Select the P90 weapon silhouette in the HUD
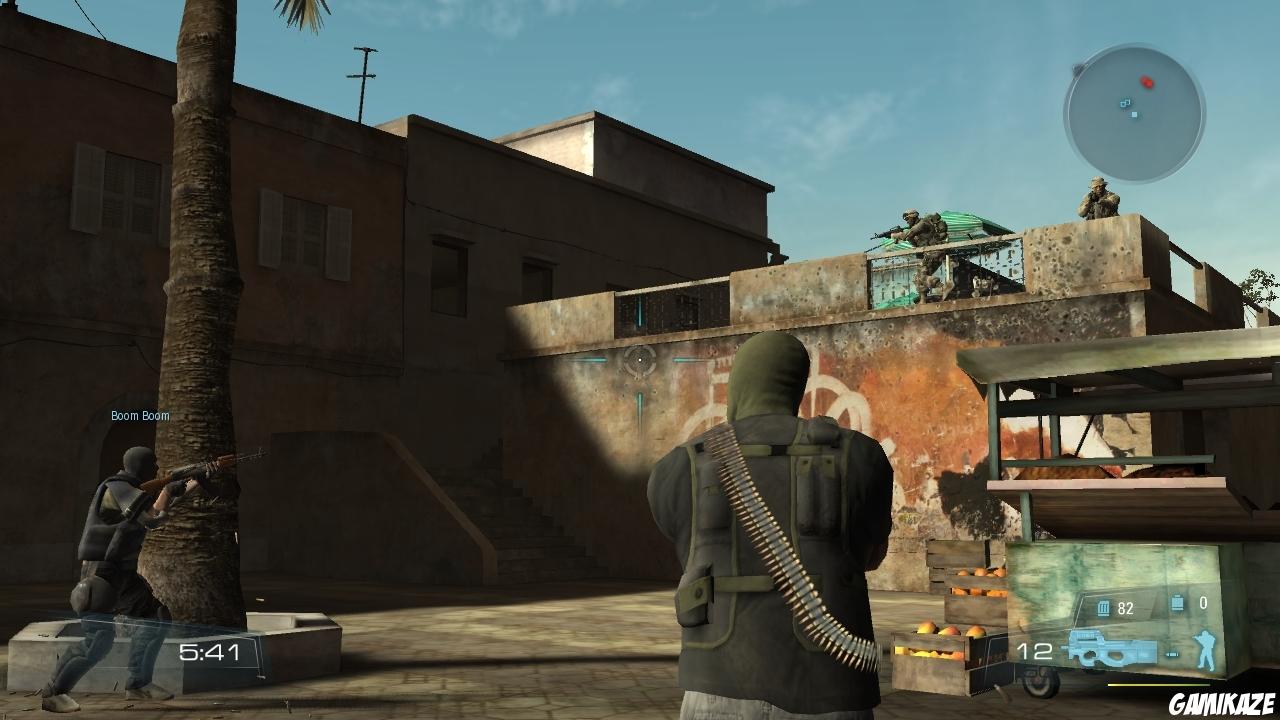The image size is (1280, 720). [x=1110, y=648]
